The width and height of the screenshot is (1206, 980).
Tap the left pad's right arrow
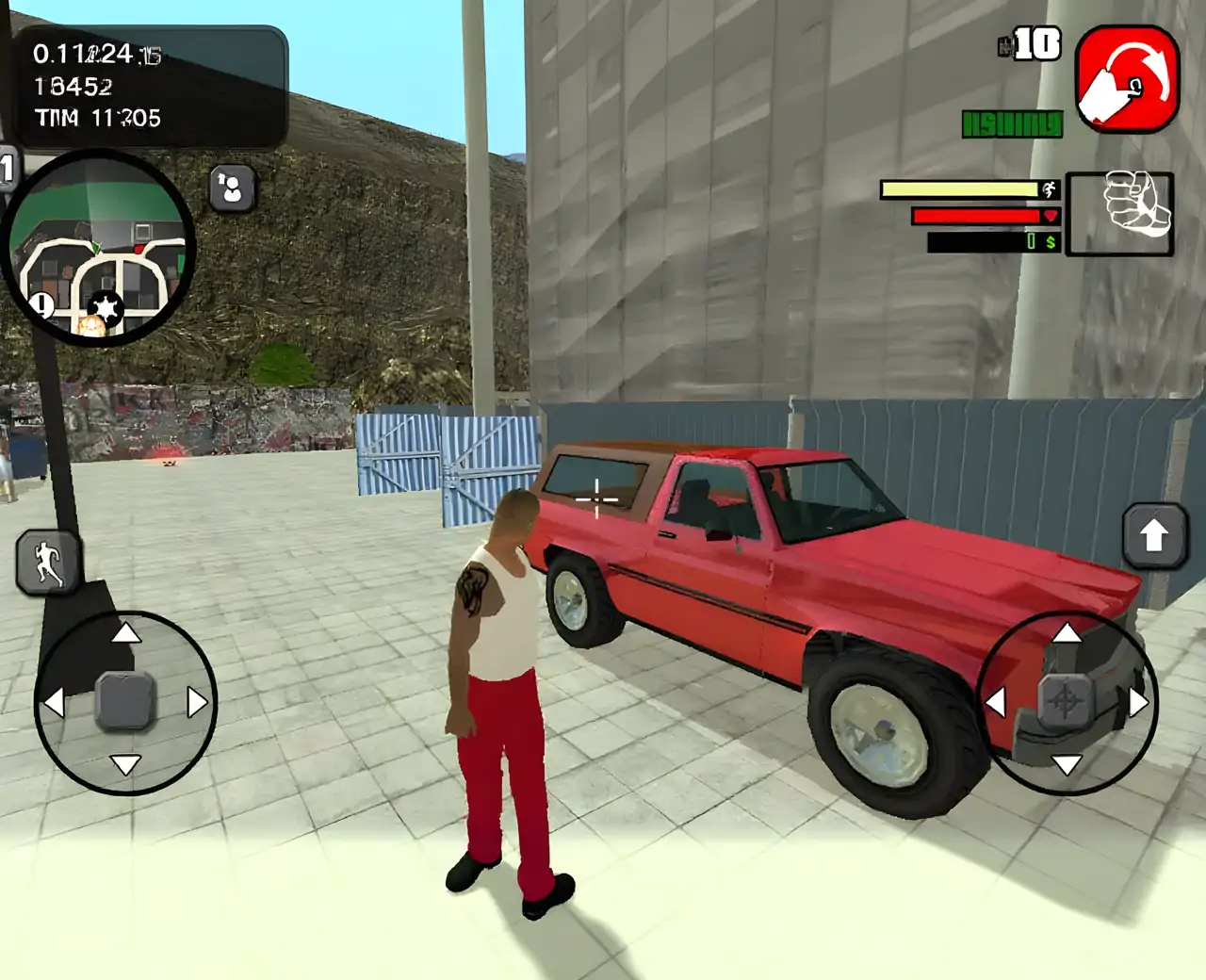pos(196,702)
